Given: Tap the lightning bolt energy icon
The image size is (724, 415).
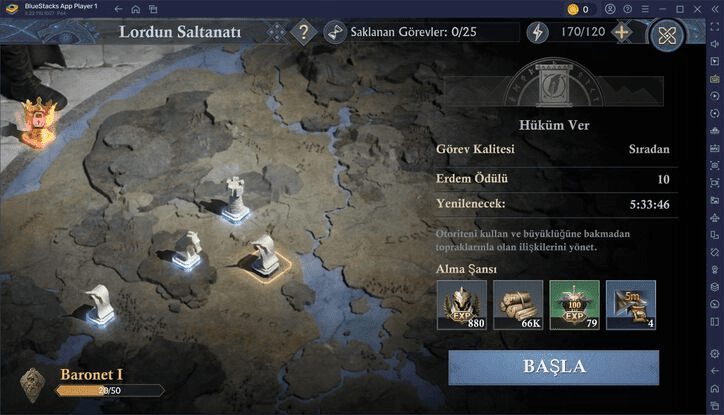Looking at the screenshot, I should tap(538, 32).
